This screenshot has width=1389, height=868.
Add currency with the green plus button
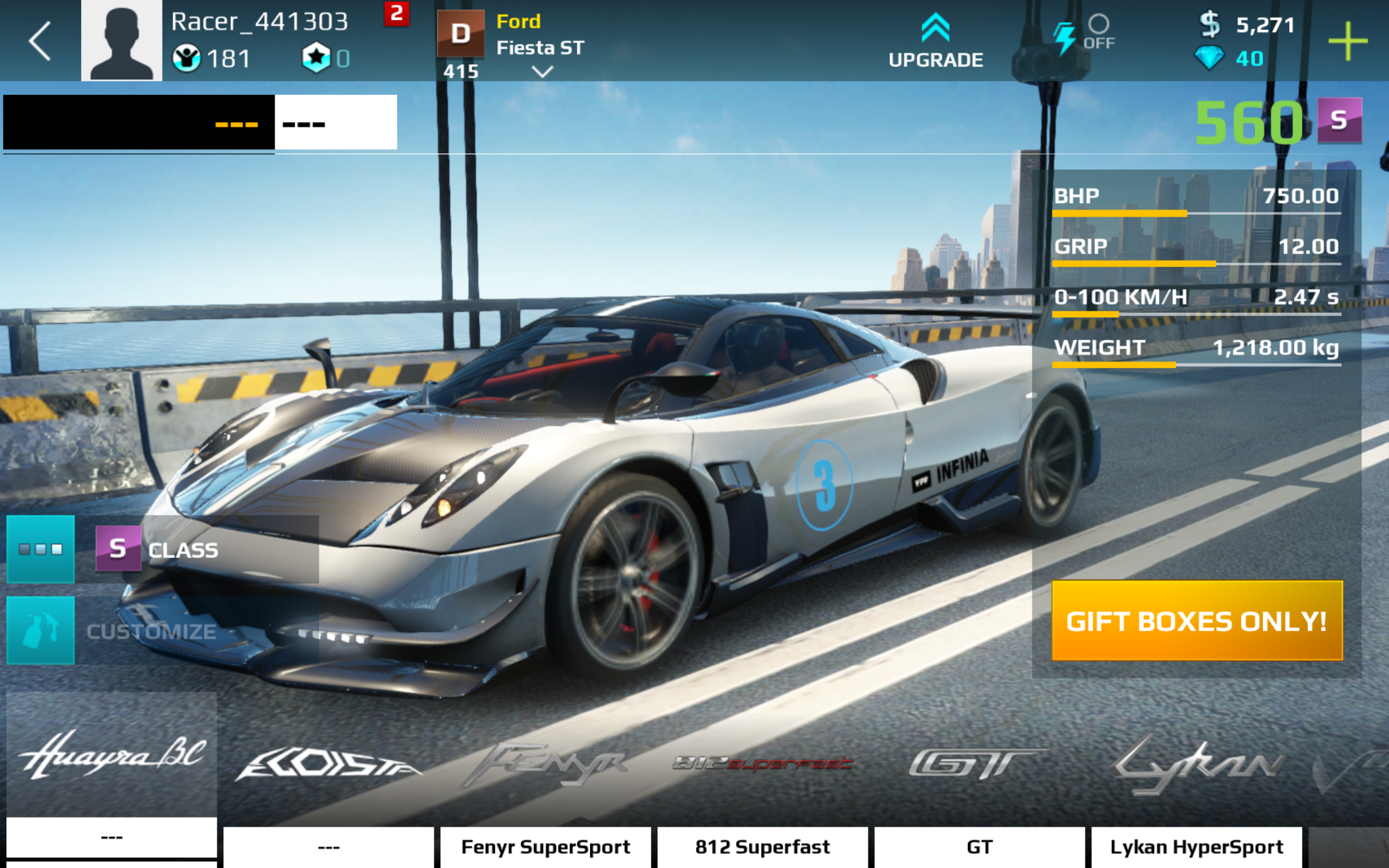(1347, 41)
